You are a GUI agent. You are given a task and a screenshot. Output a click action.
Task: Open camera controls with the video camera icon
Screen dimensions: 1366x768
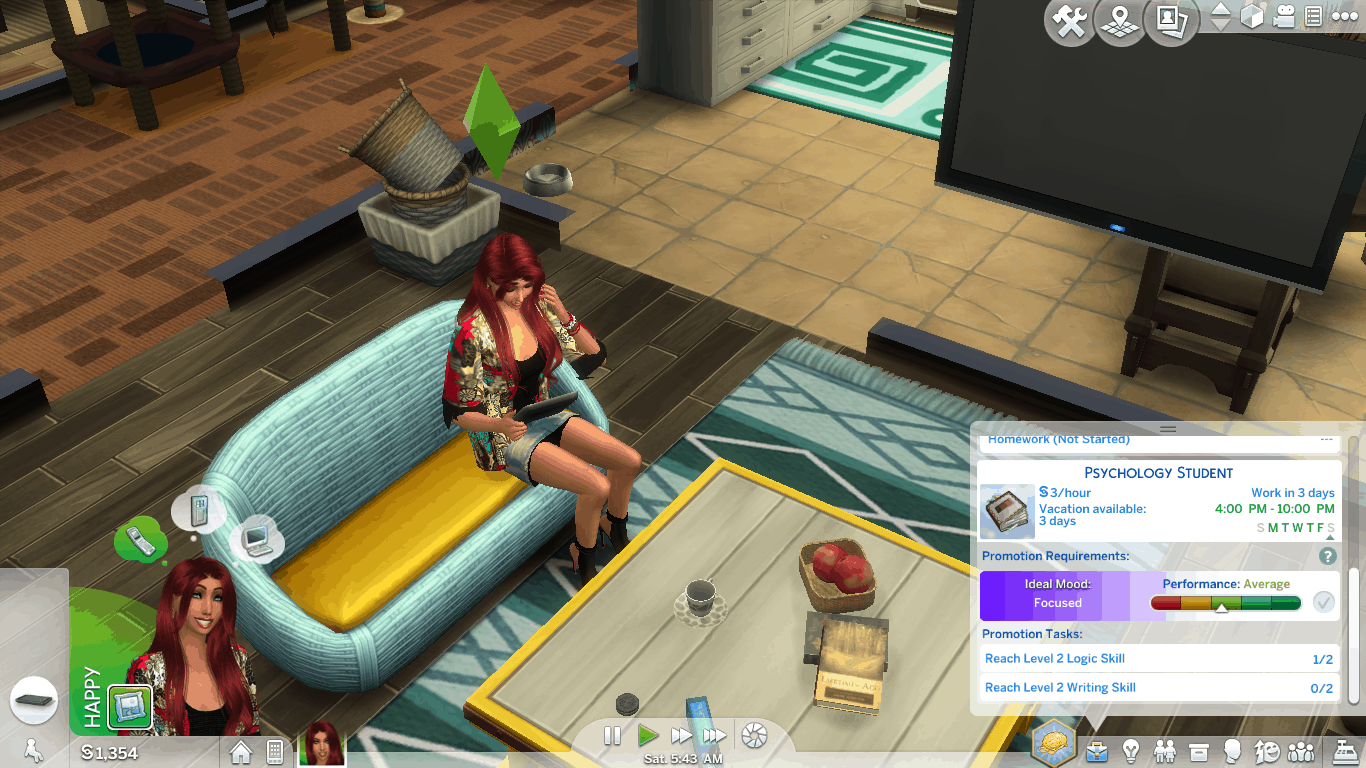point(1284,17)
